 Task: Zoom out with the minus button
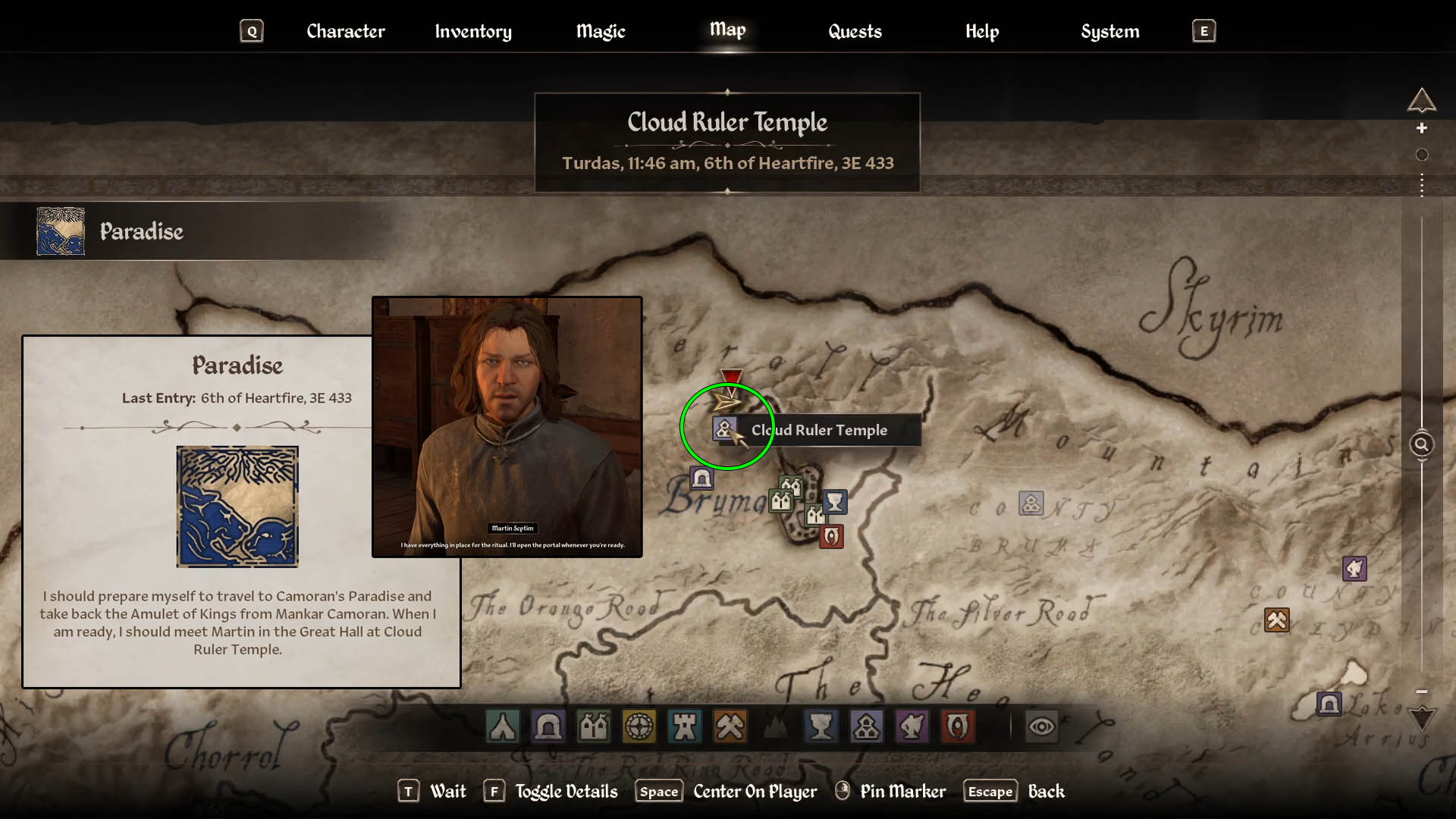pos(1422,692)
